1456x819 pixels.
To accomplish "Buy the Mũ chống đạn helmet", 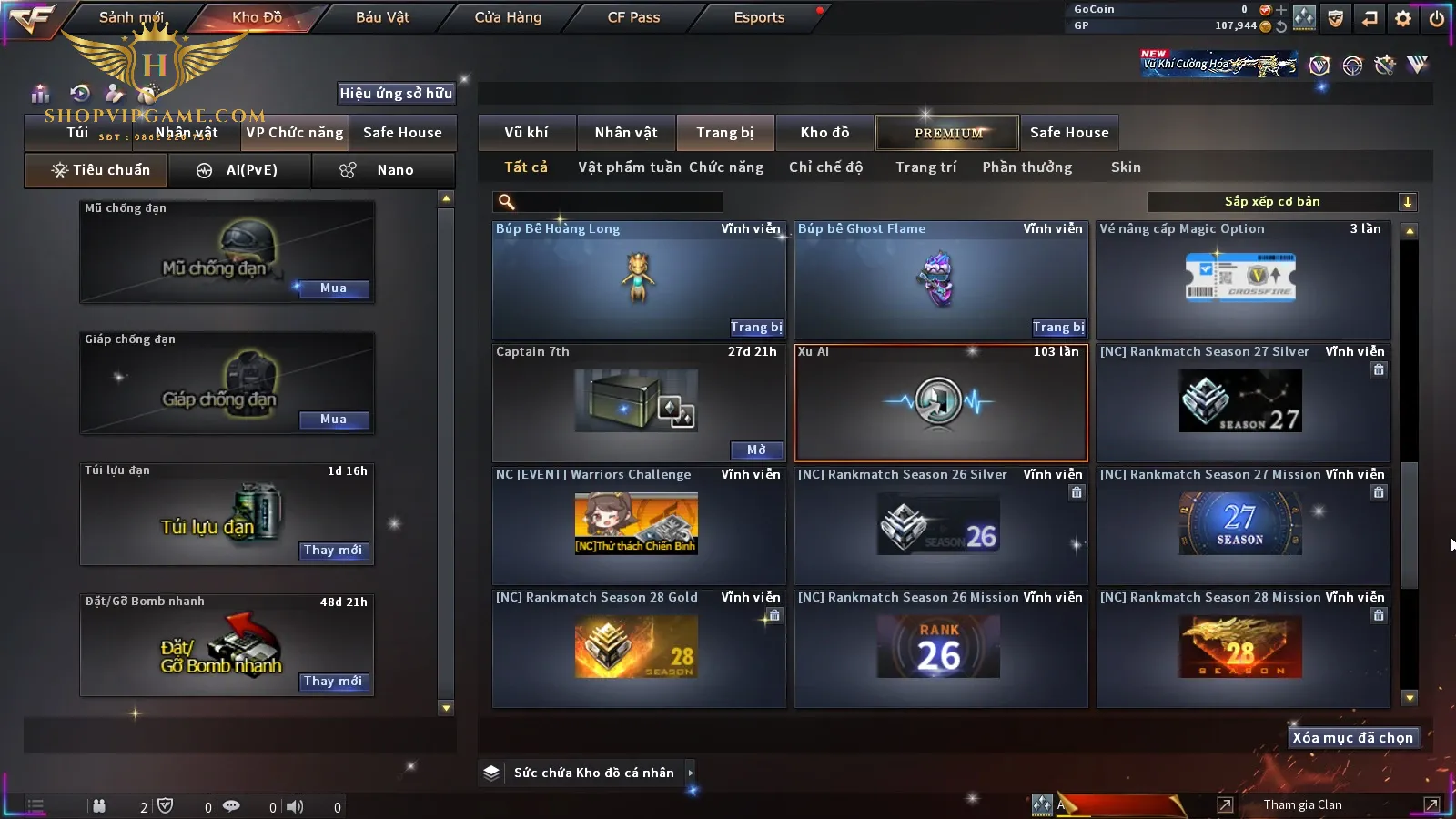I will click(333, 288).
